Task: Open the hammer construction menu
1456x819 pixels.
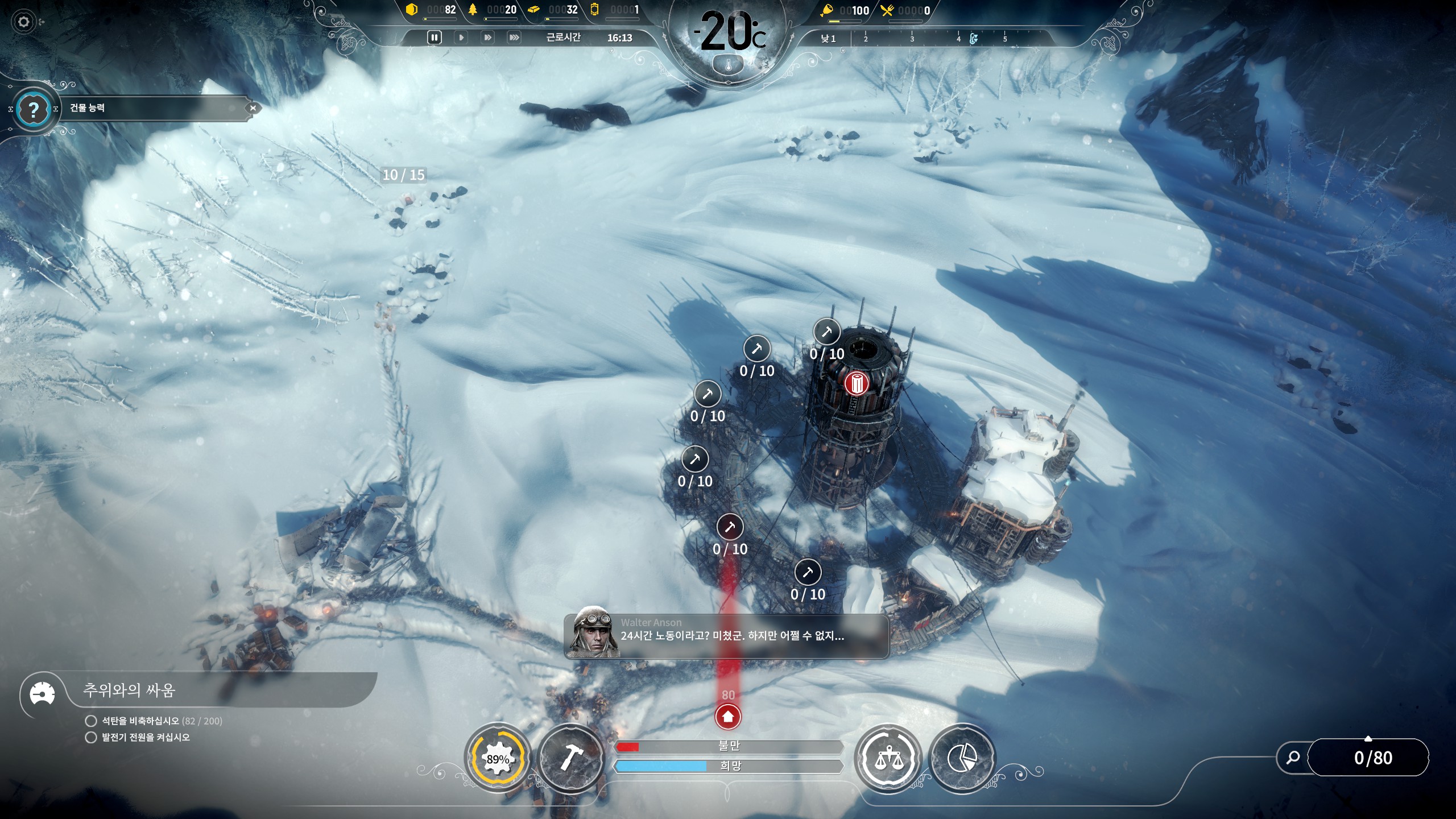Action: tap(570, 758)
